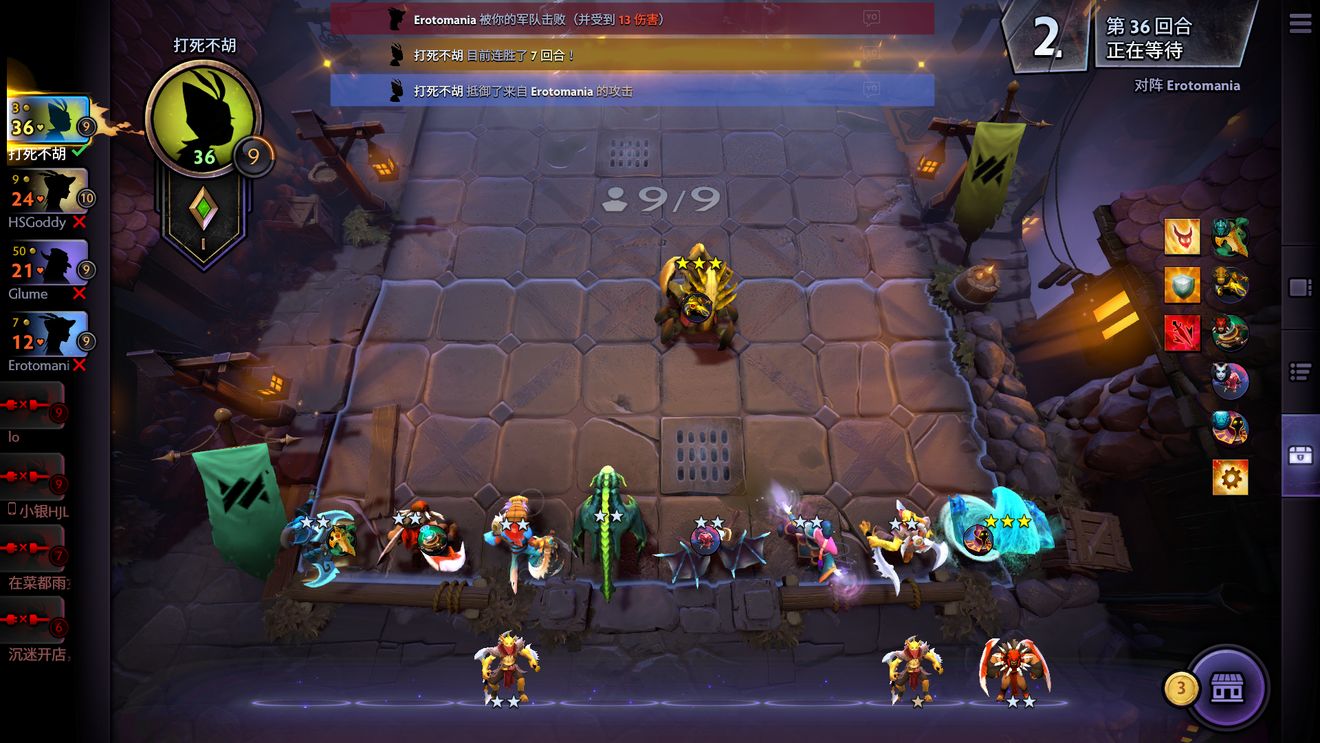Open the hamburger main menu
This screenshot has width=1320, height=743.
point(1300,24)
